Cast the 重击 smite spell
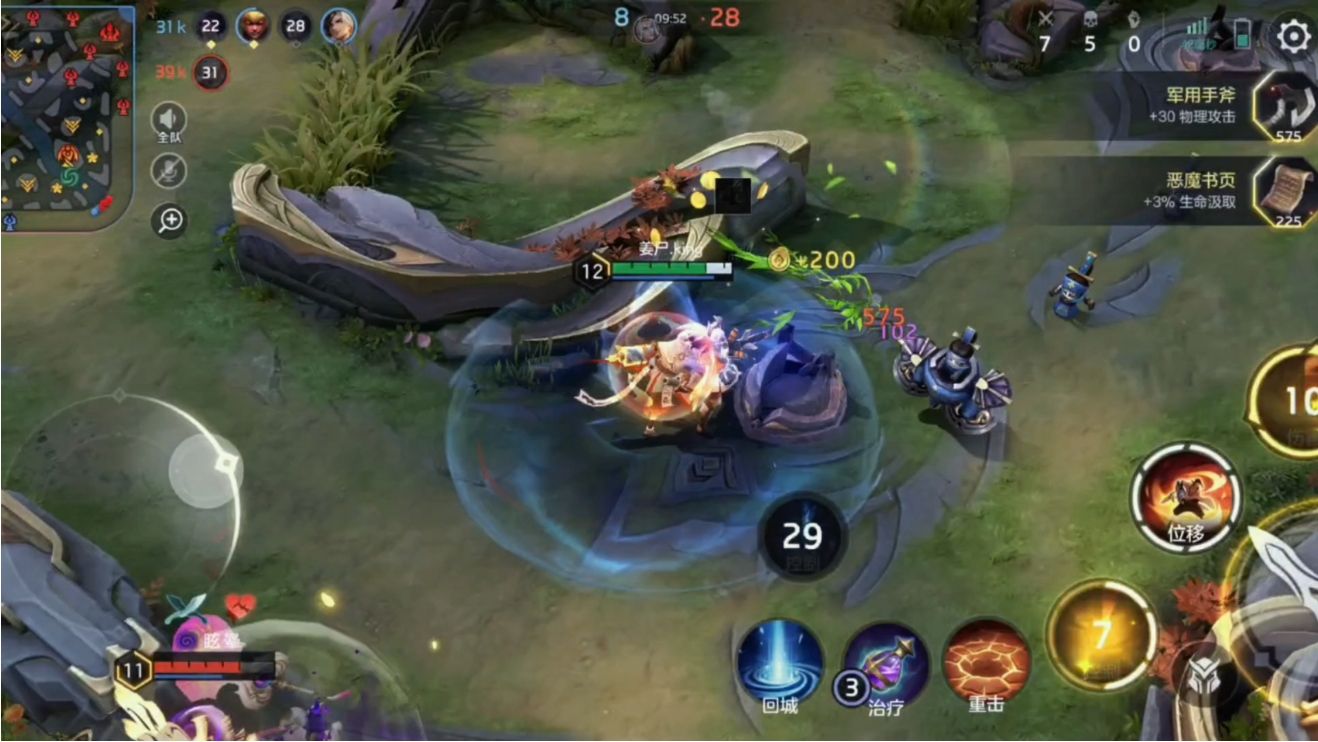 point(986,663)
